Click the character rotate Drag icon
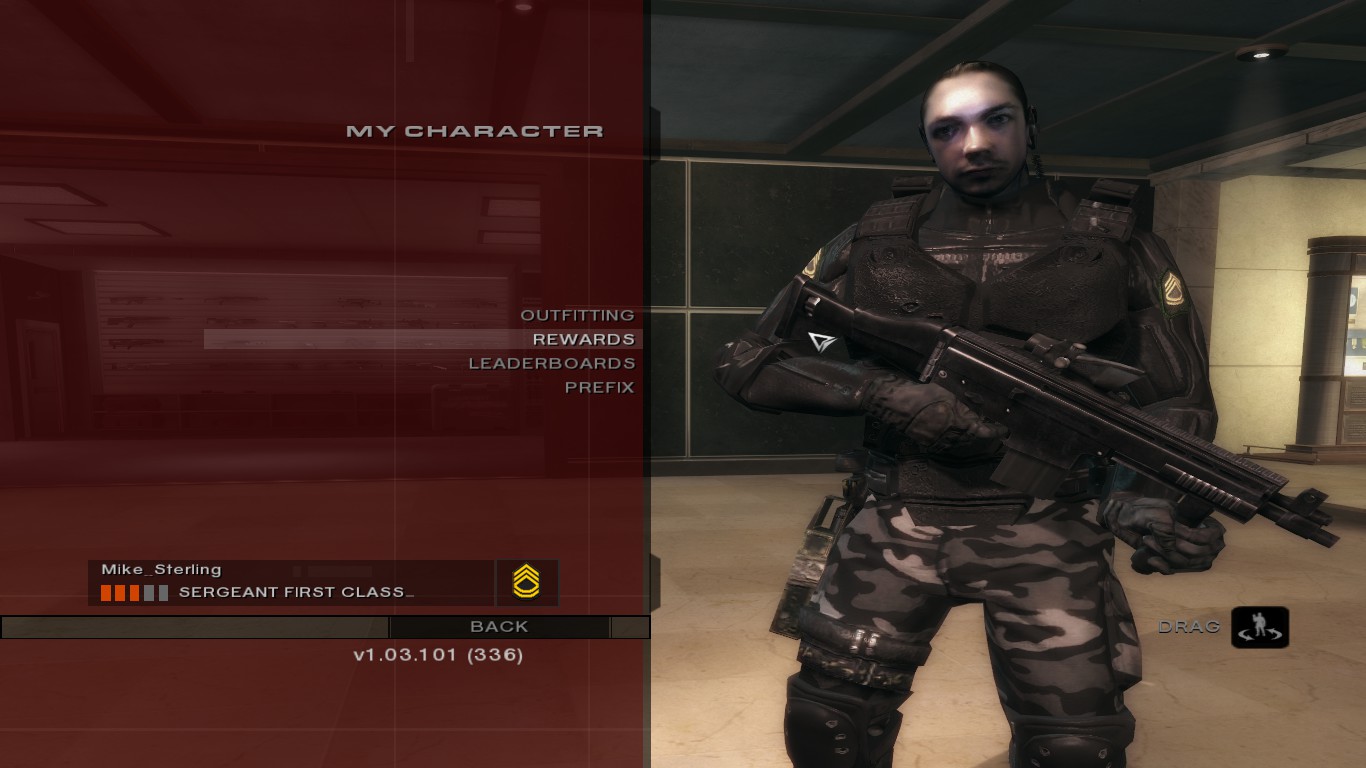1366x768 pixels. (1259, 627)
